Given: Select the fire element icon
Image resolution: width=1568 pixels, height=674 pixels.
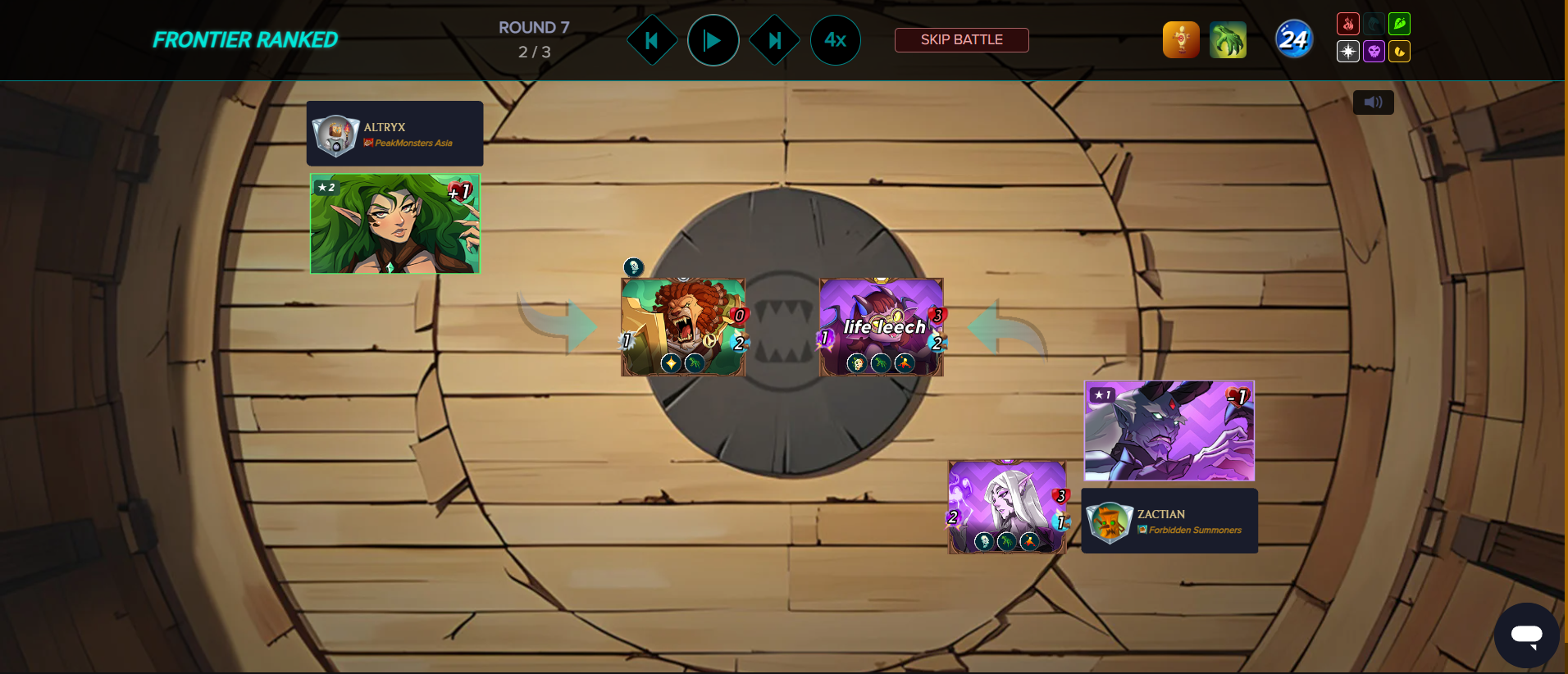Looking at the screenshot, I should (x=1348, y=25).
